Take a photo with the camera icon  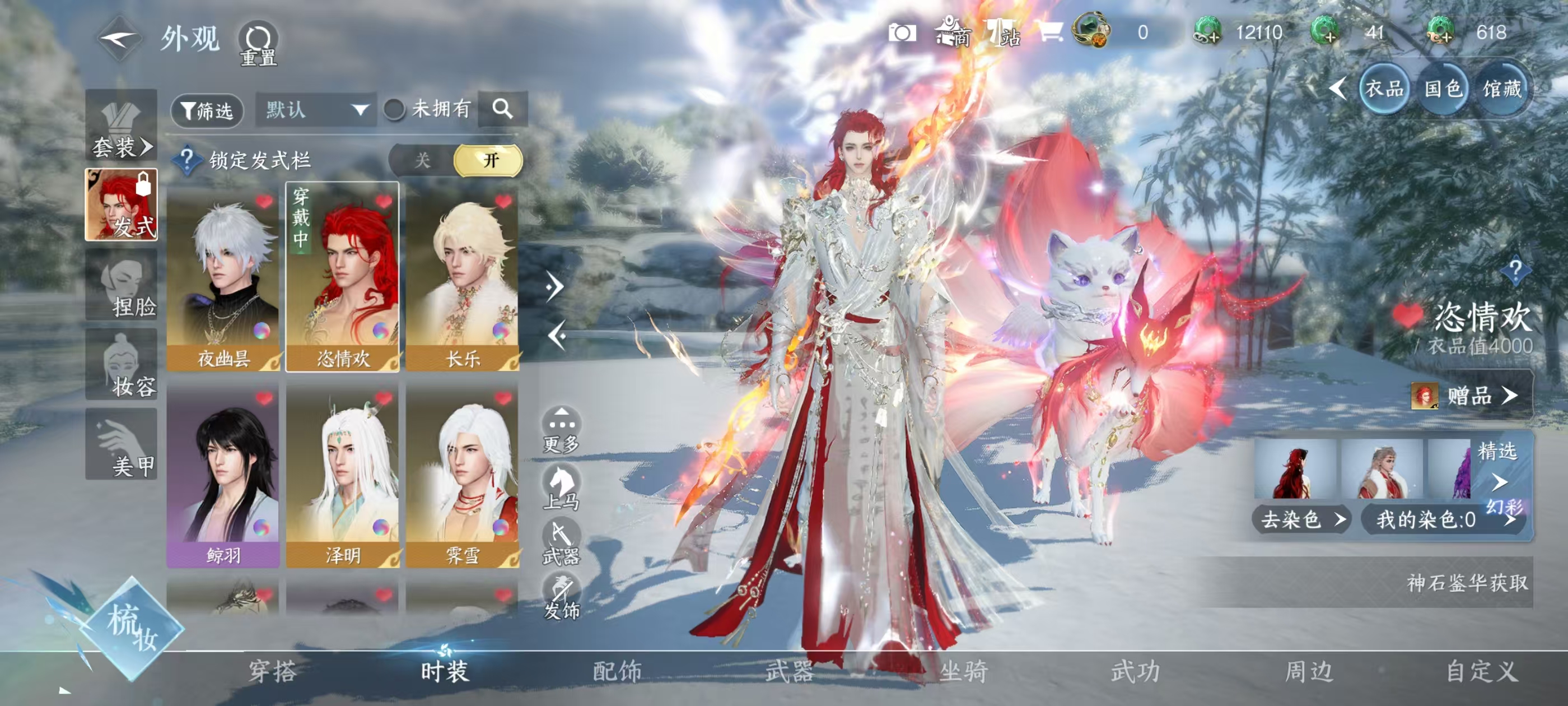[x=902, y=33]
